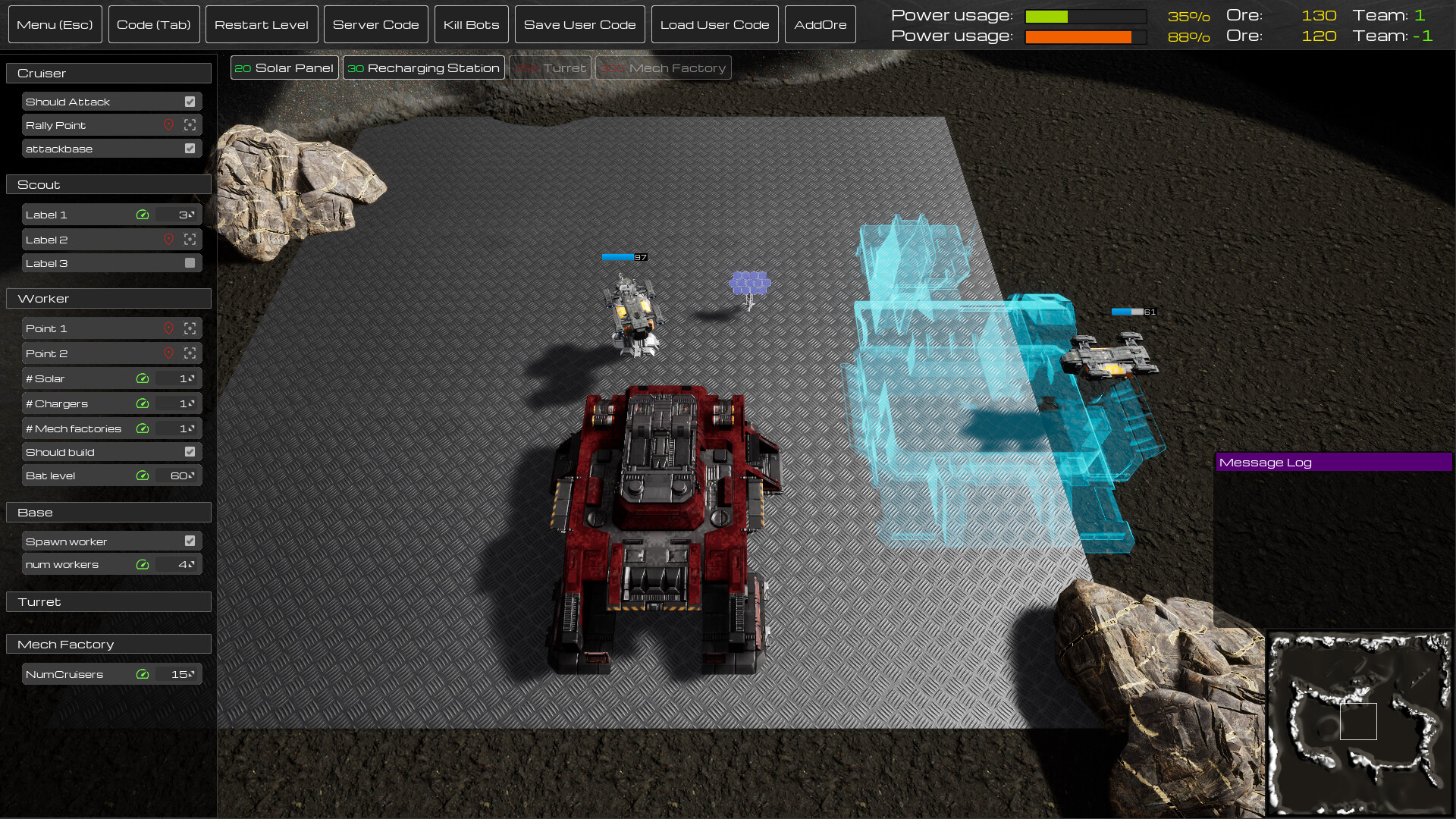Select the gauge icon next to Bat level
The height and width of the screenshot is (819, 1456).
(143, 475)
